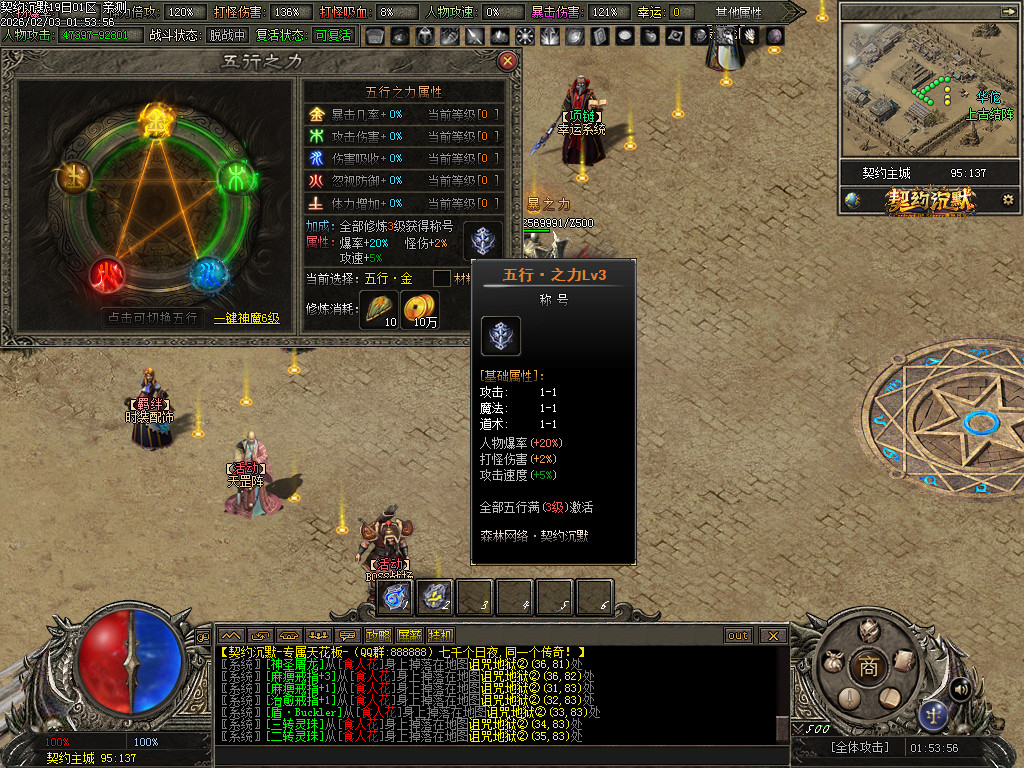Select the brown 土 element orb
The width and height of the screenshot is (1024, 768).
[x=75, y=178]
